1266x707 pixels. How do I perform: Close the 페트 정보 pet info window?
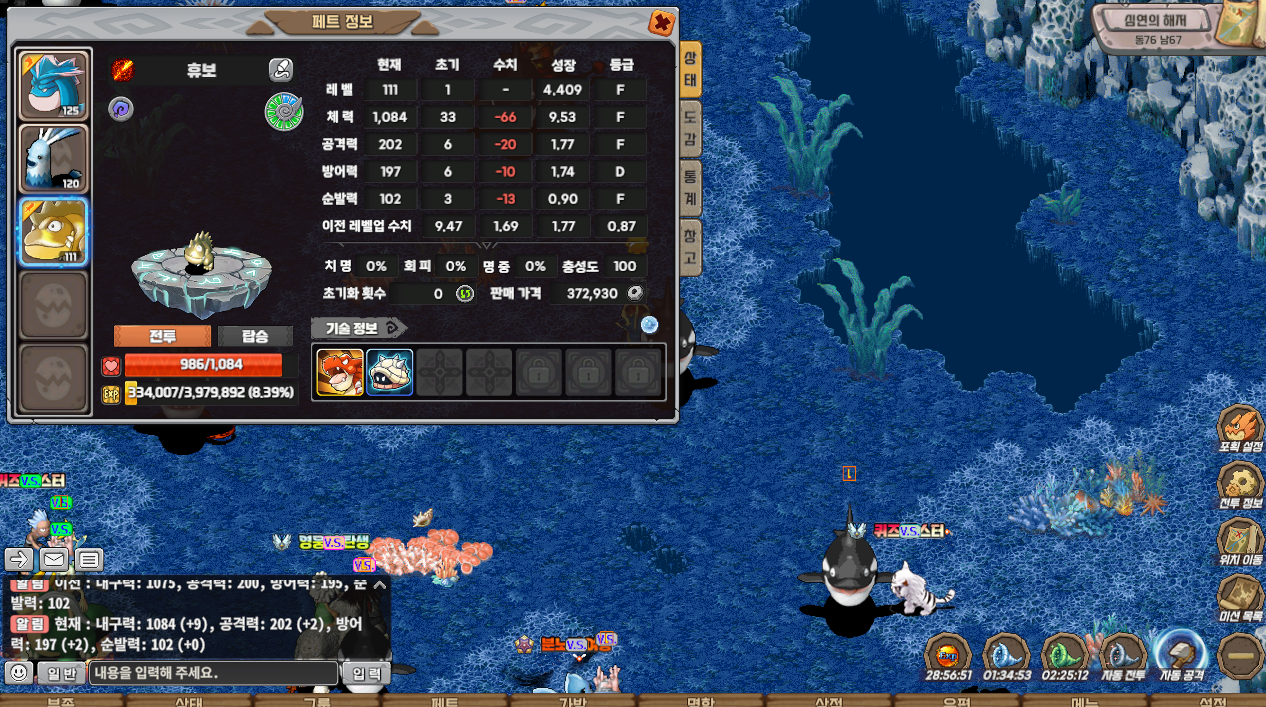661,23
